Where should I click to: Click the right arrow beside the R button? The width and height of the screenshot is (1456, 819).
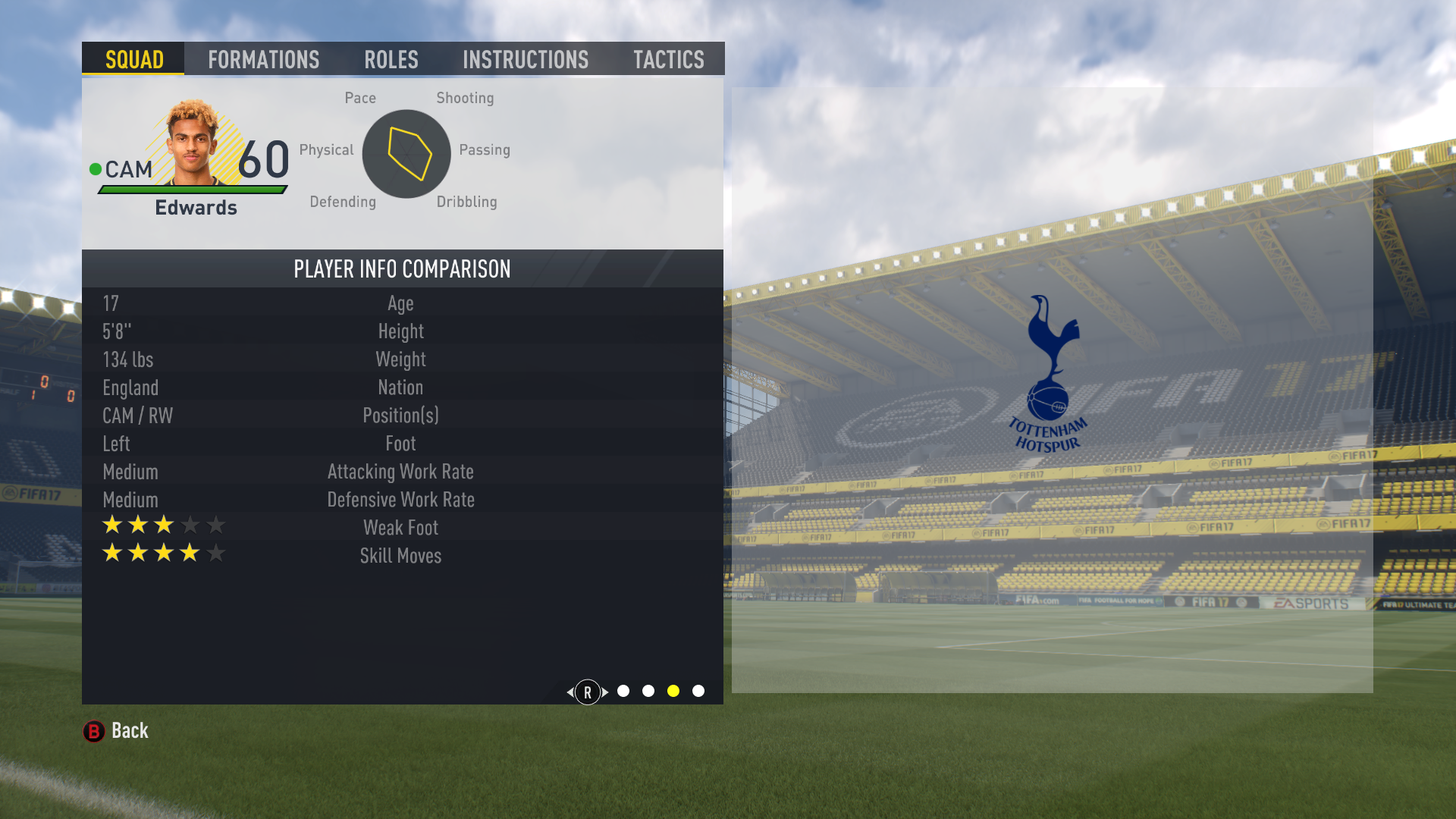pos(603,692)
